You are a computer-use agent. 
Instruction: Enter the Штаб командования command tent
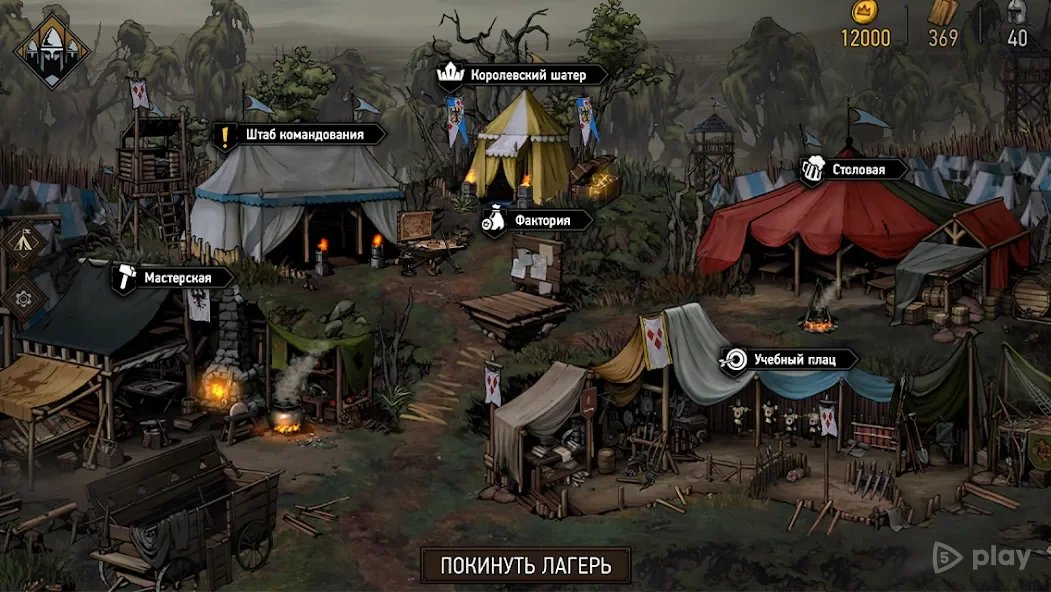coord(288,134)
